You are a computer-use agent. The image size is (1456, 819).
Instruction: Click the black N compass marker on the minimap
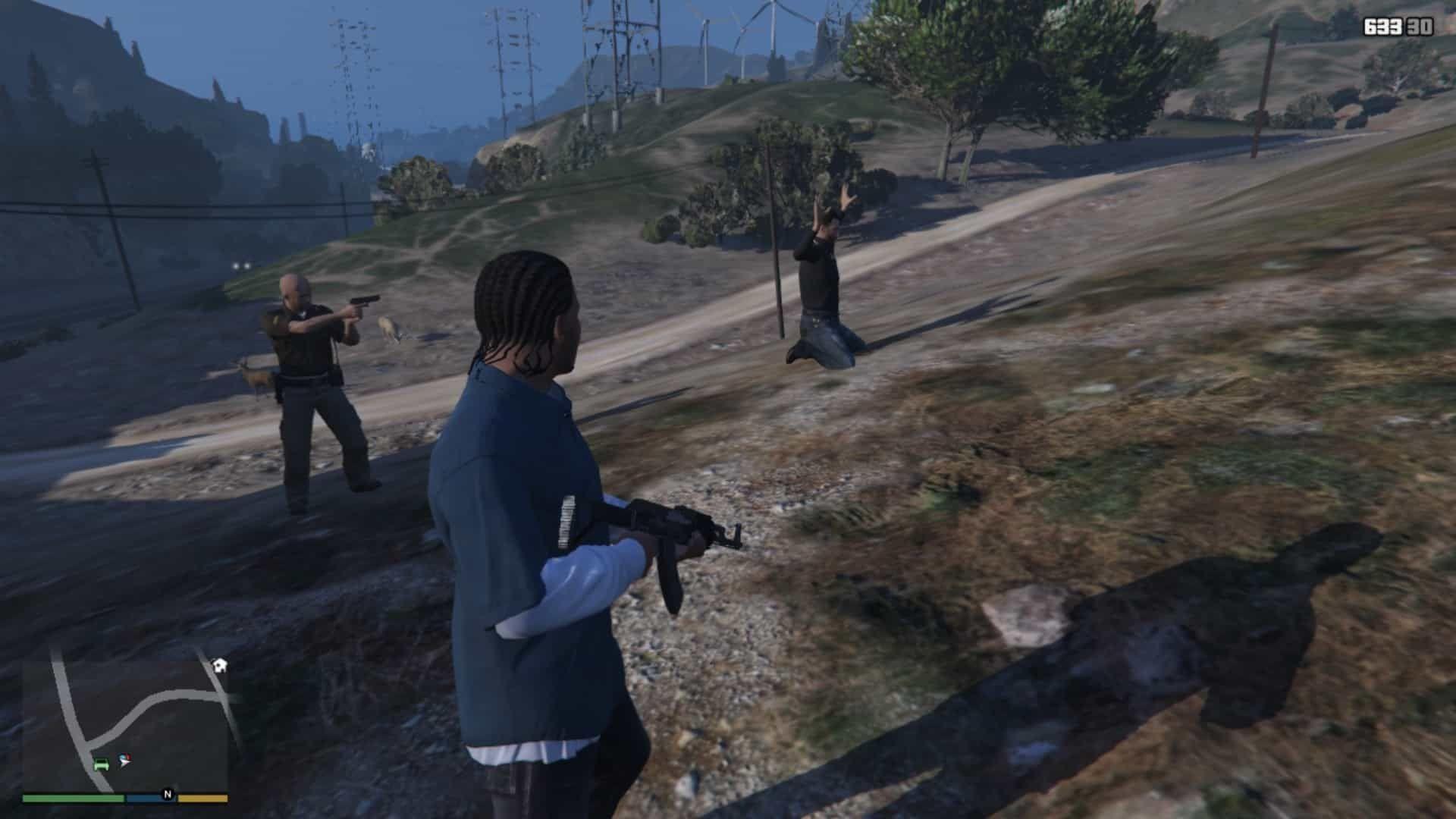pyautogui.click(x=168, y=794)
